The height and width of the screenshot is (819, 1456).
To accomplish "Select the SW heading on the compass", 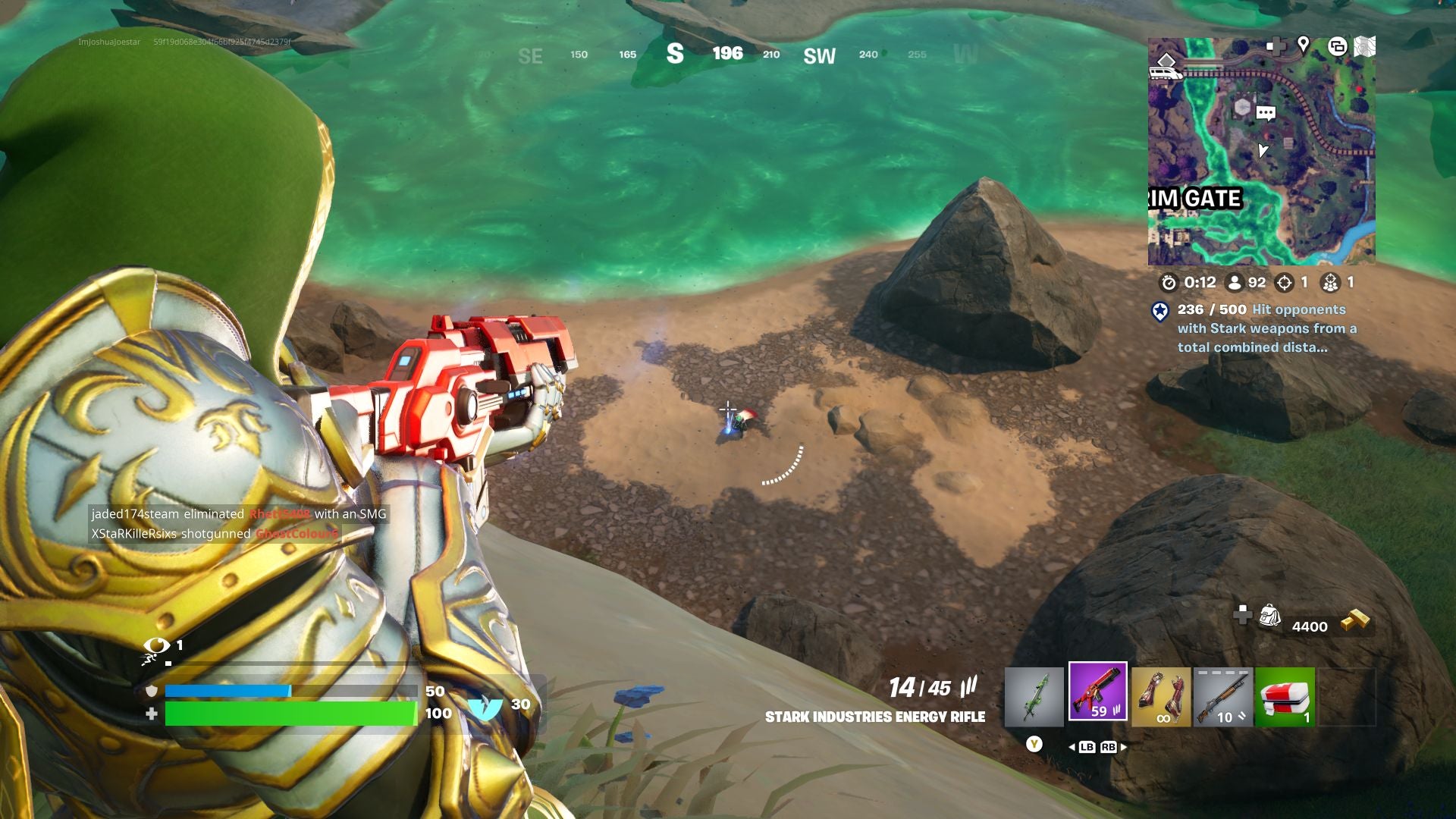I will coord(821,55).
